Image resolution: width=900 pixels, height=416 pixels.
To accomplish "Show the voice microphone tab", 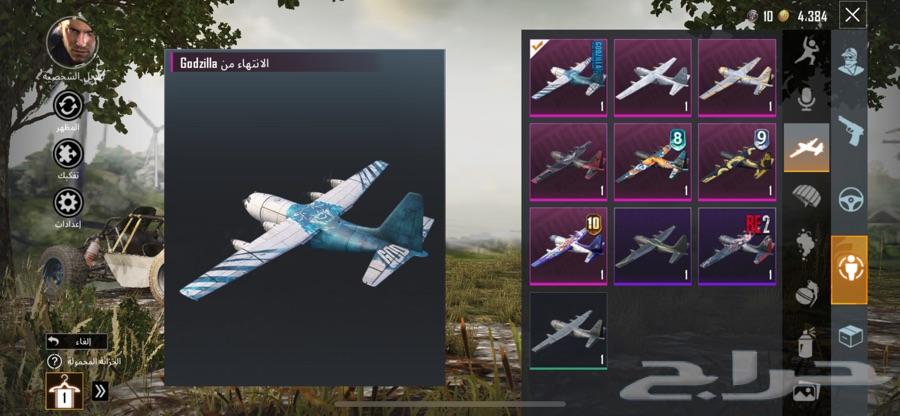I will pos(806,99).
